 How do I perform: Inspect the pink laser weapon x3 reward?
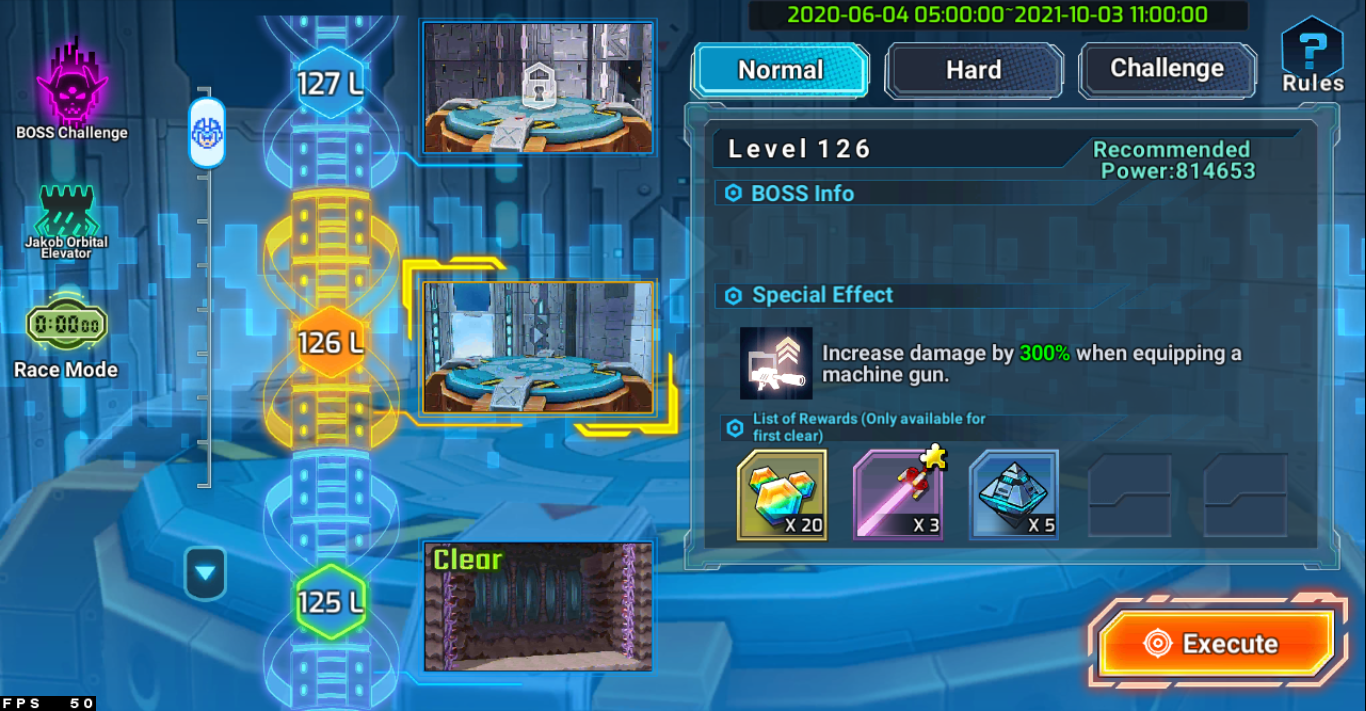[898, 495]
